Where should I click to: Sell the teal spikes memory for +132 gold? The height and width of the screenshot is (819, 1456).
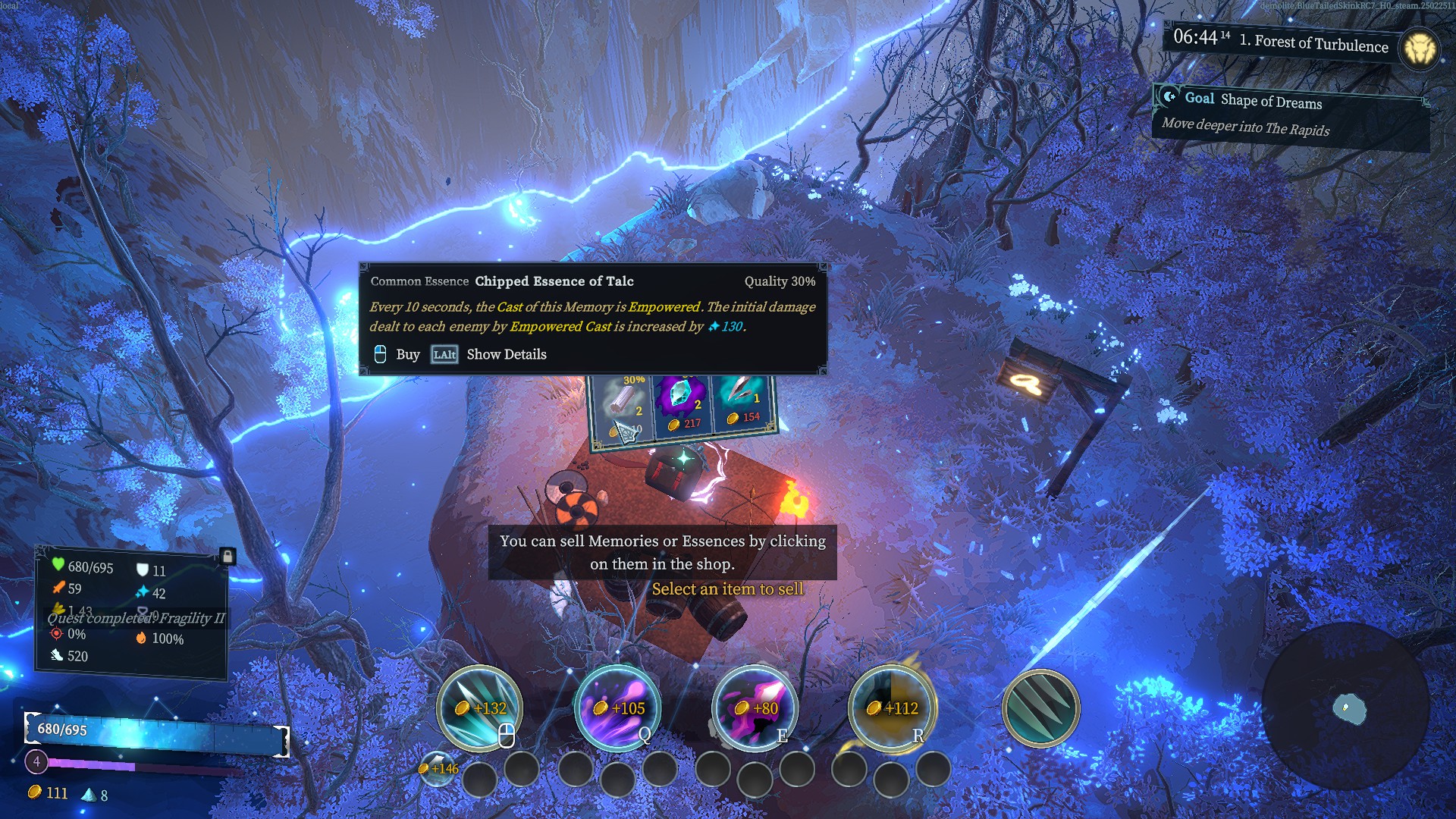click(479, 708)
